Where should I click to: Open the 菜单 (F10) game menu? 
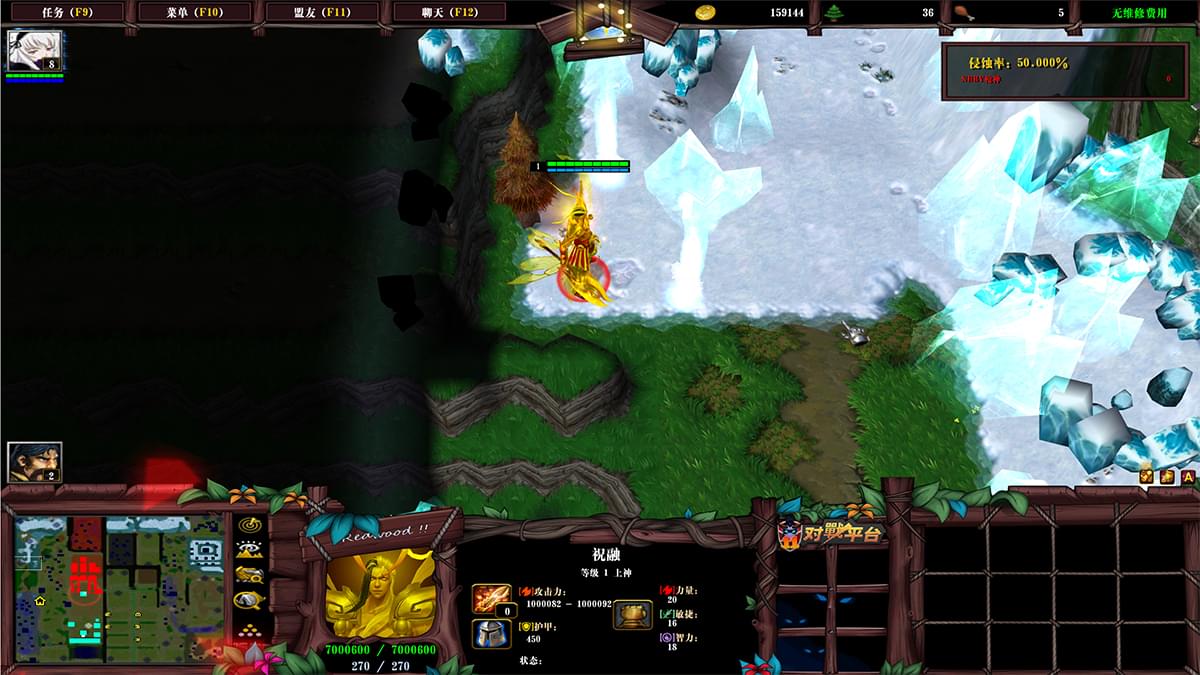click(194, 12)
